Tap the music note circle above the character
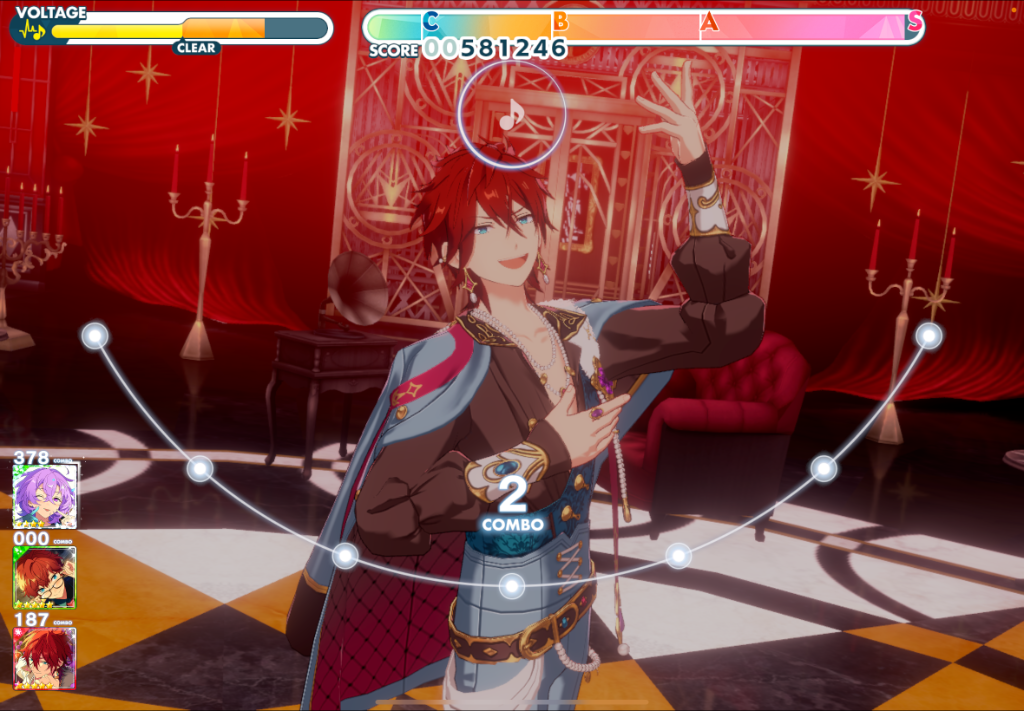 coord(512,114)
